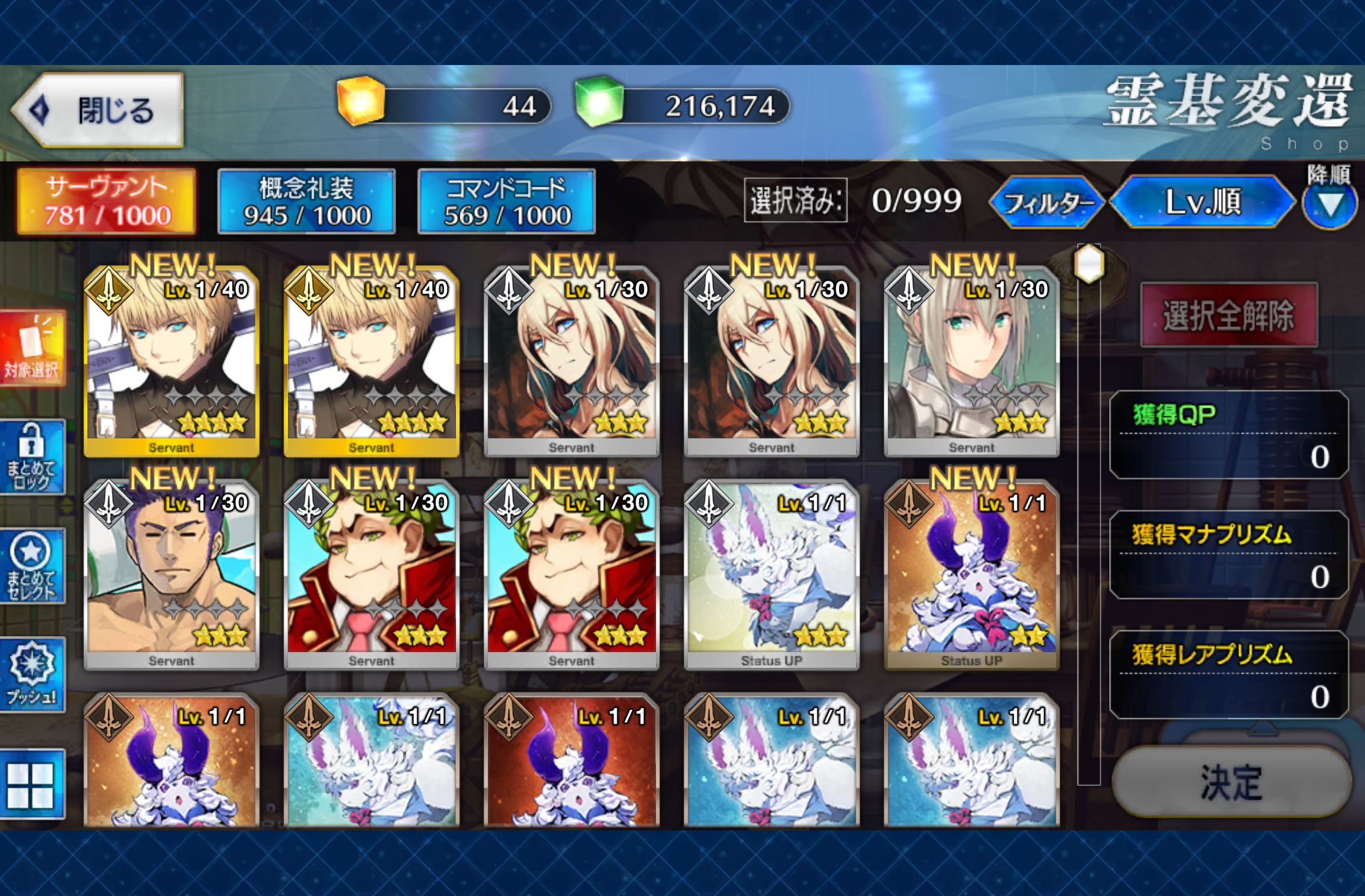
Task: Open the フィルター filter options
Action: click(1047, 202)
